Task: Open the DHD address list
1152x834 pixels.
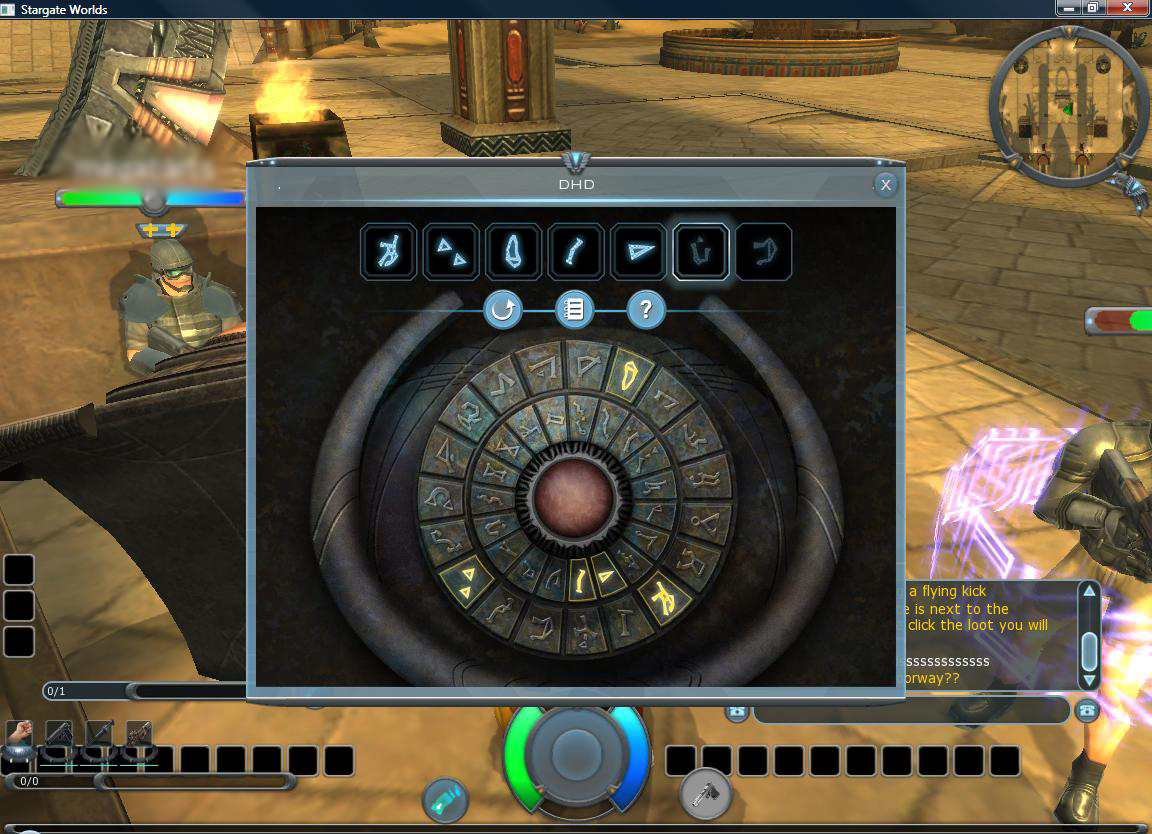Action: point(574,310)
